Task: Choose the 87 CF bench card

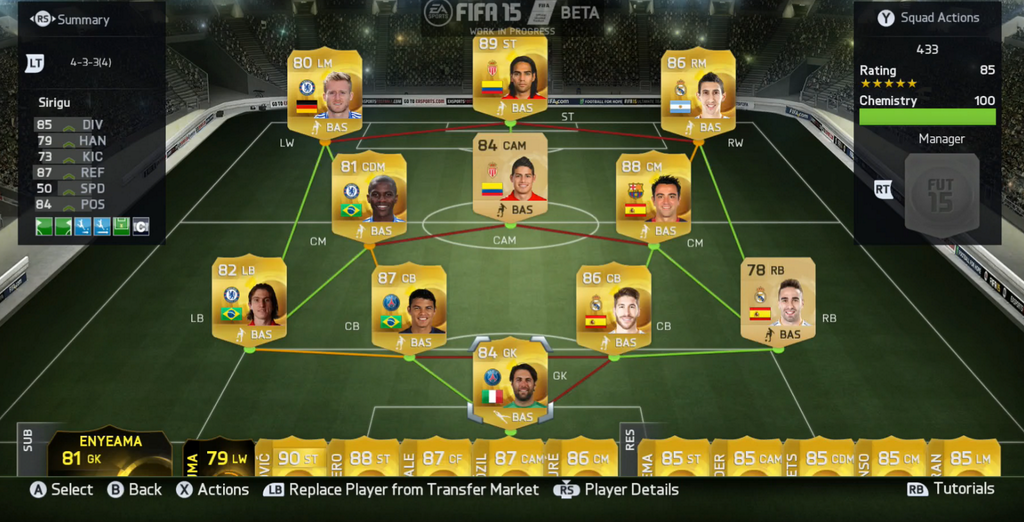Action: click(435, 457)
